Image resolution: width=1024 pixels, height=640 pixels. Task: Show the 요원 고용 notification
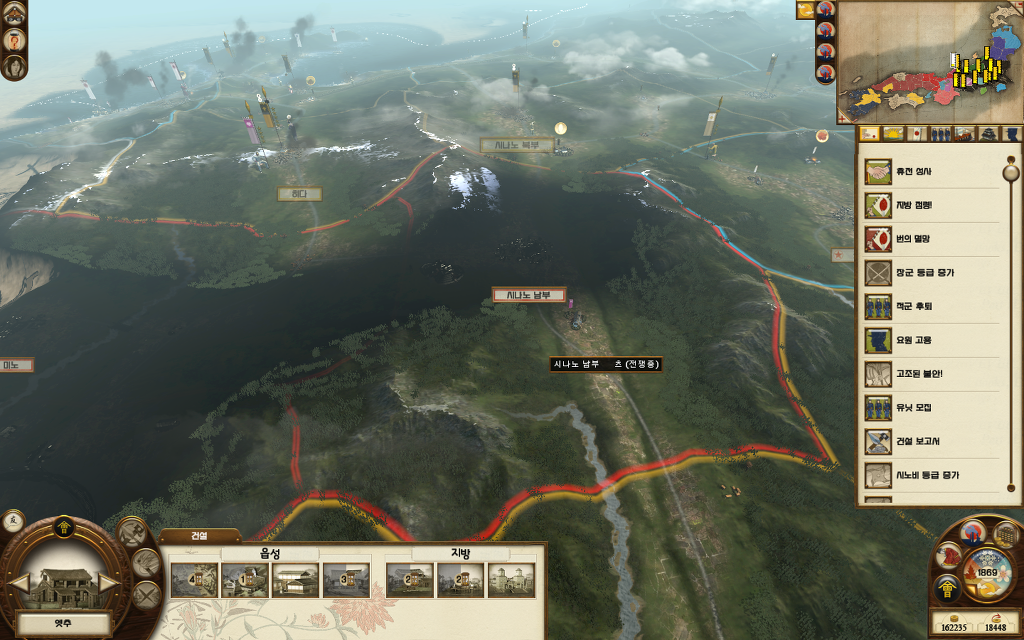(910, 340)
